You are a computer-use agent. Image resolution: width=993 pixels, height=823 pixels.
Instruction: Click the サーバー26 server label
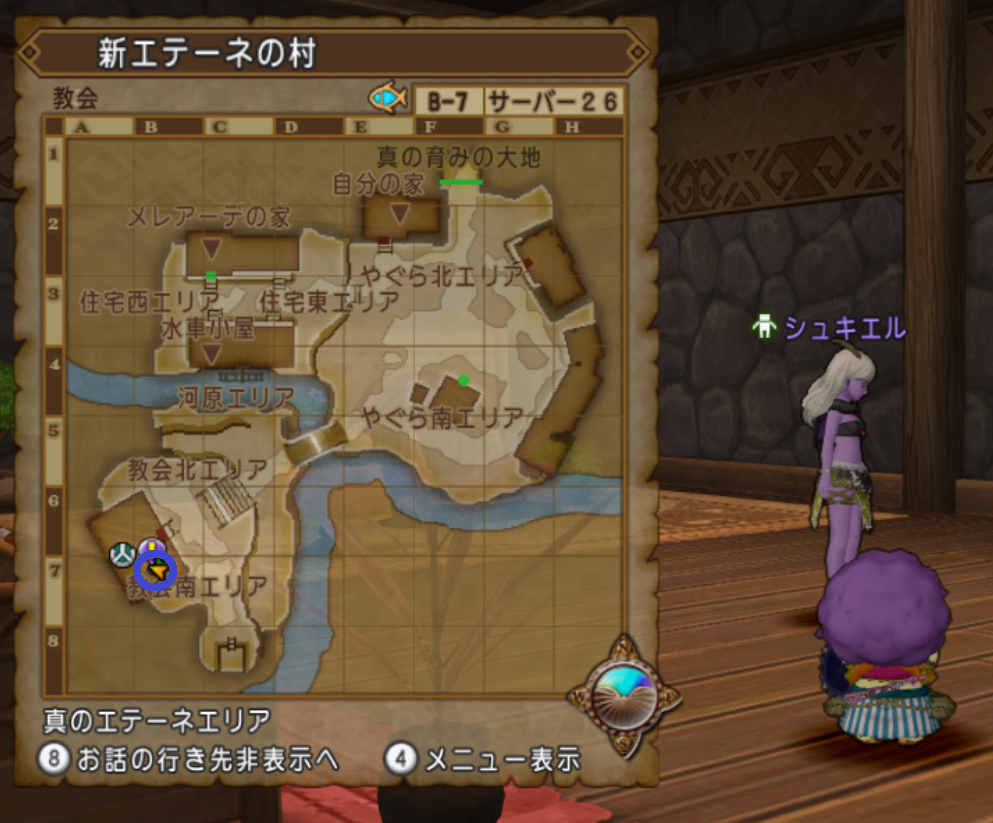coord(554,101)
